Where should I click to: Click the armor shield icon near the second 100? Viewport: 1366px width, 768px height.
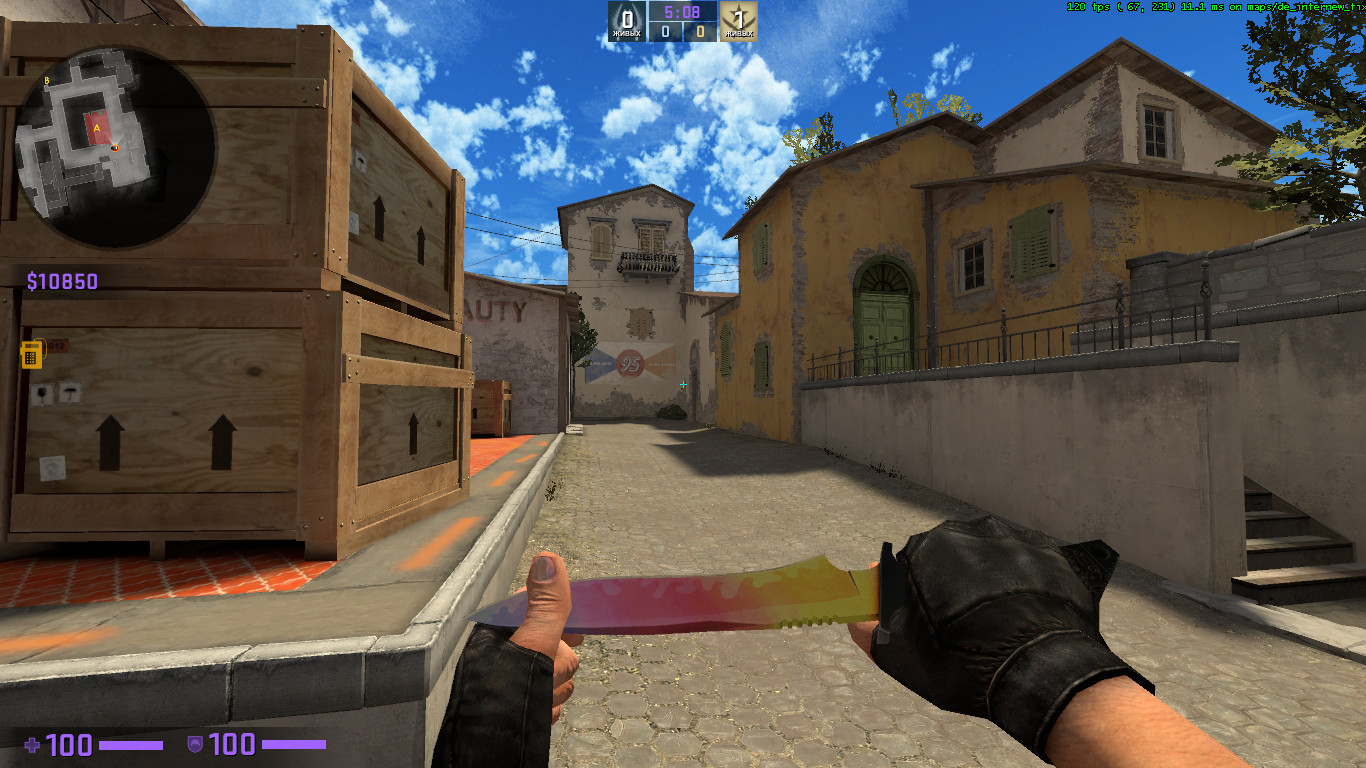[x=196, y=744]
